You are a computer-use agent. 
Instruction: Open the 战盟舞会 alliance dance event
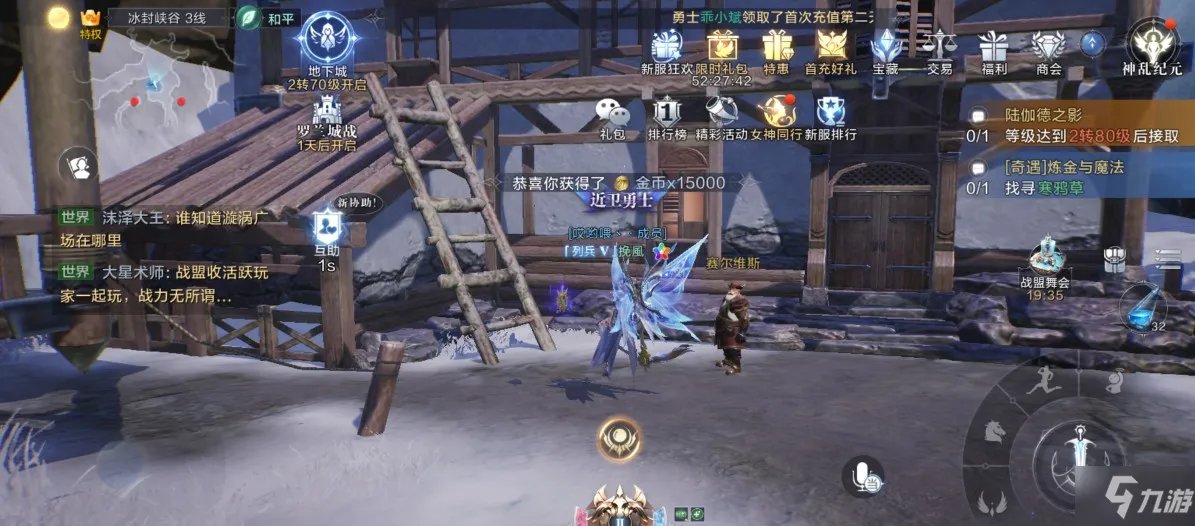pyautogui.click(x=1045, y=260)
